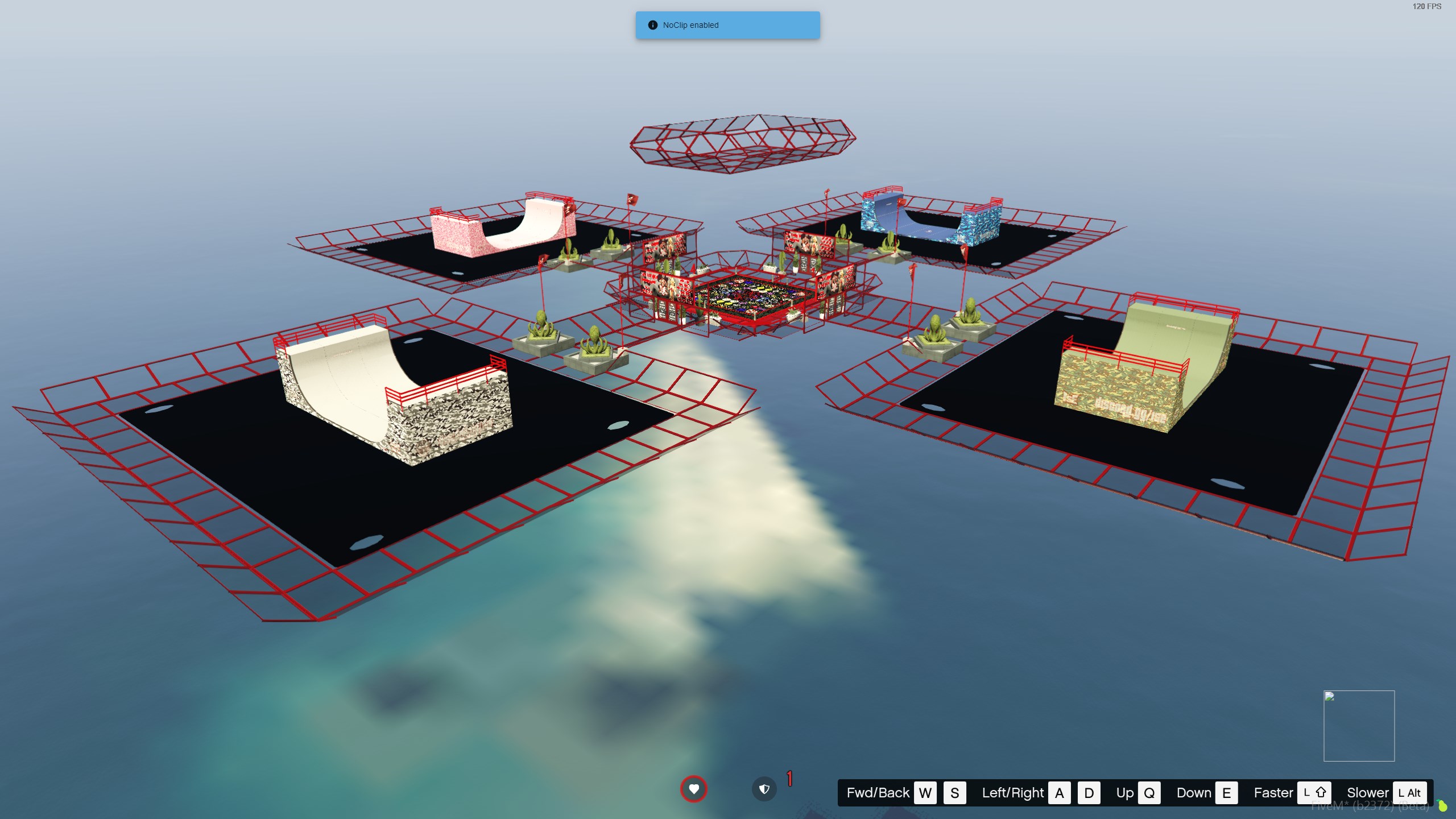Select the empty minimap box
The height and width of the screenshot is (819, 1456).
tap(1359, 726)
